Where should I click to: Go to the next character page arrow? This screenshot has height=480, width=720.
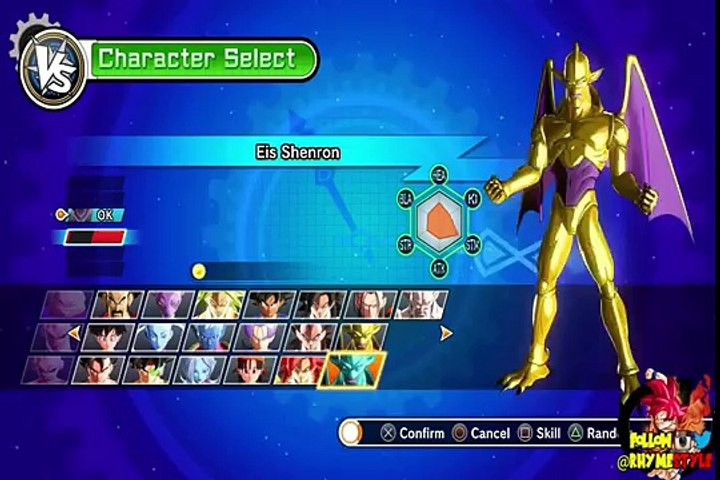coord(447,334)
